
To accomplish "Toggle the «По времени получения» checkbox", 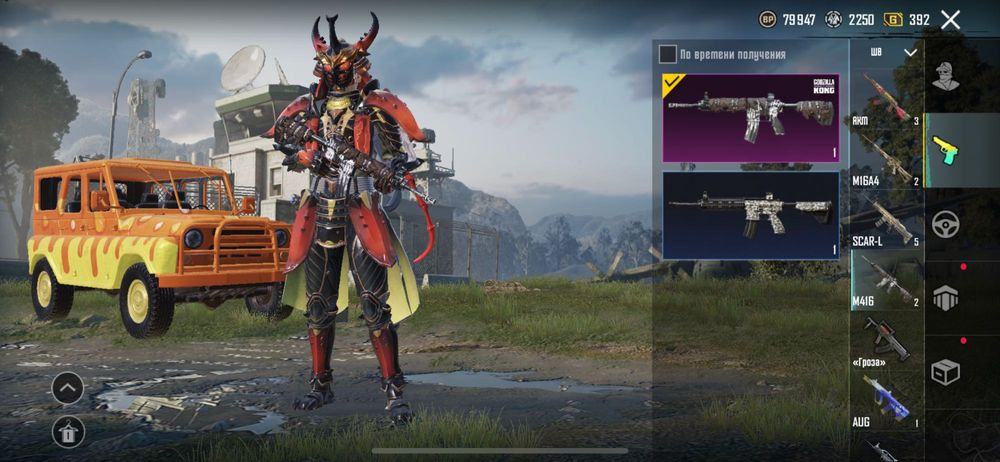I will (667, 54).
